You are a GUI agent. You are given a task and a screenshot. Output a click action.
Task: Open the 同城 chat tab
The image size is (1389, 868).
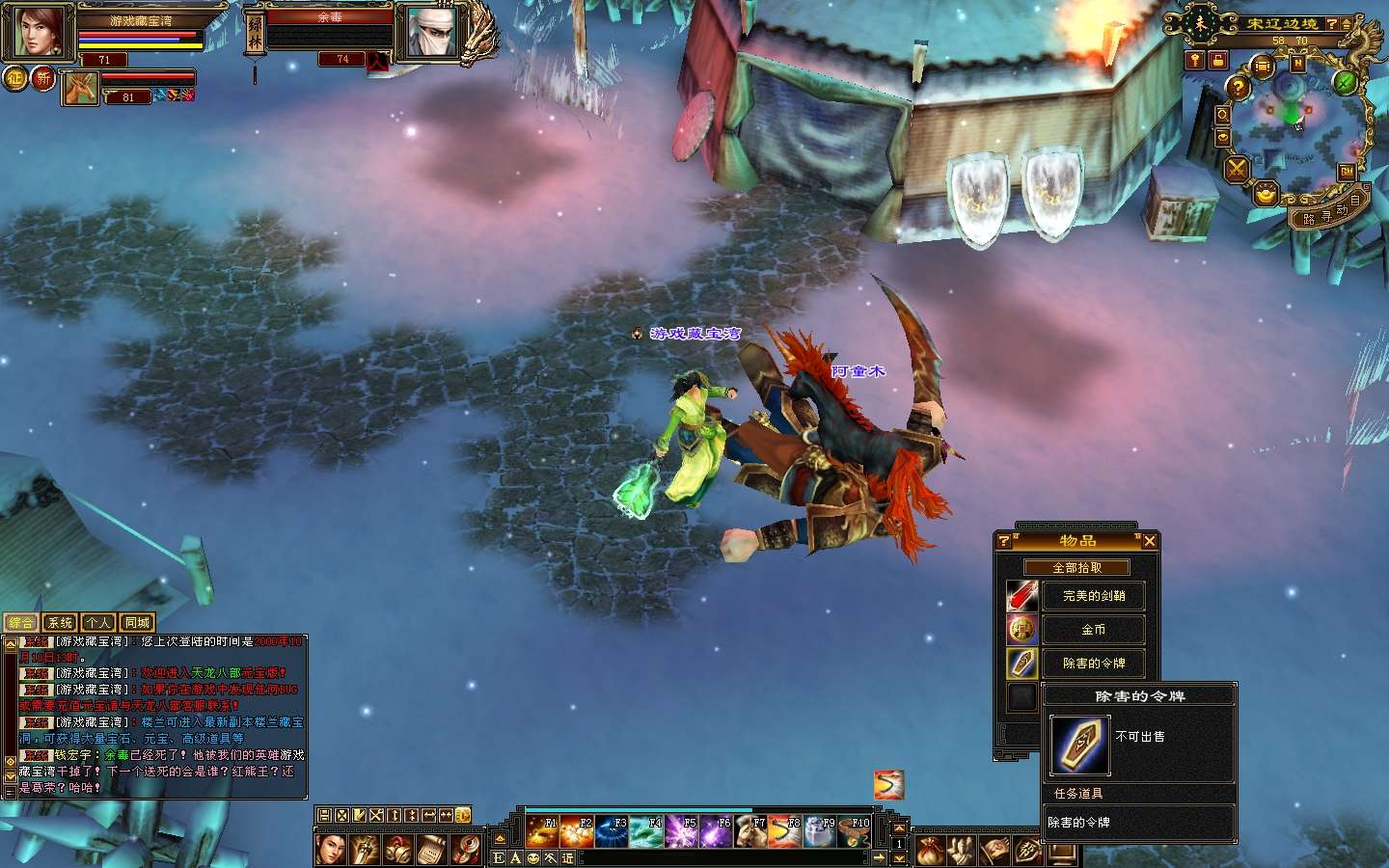137,623
